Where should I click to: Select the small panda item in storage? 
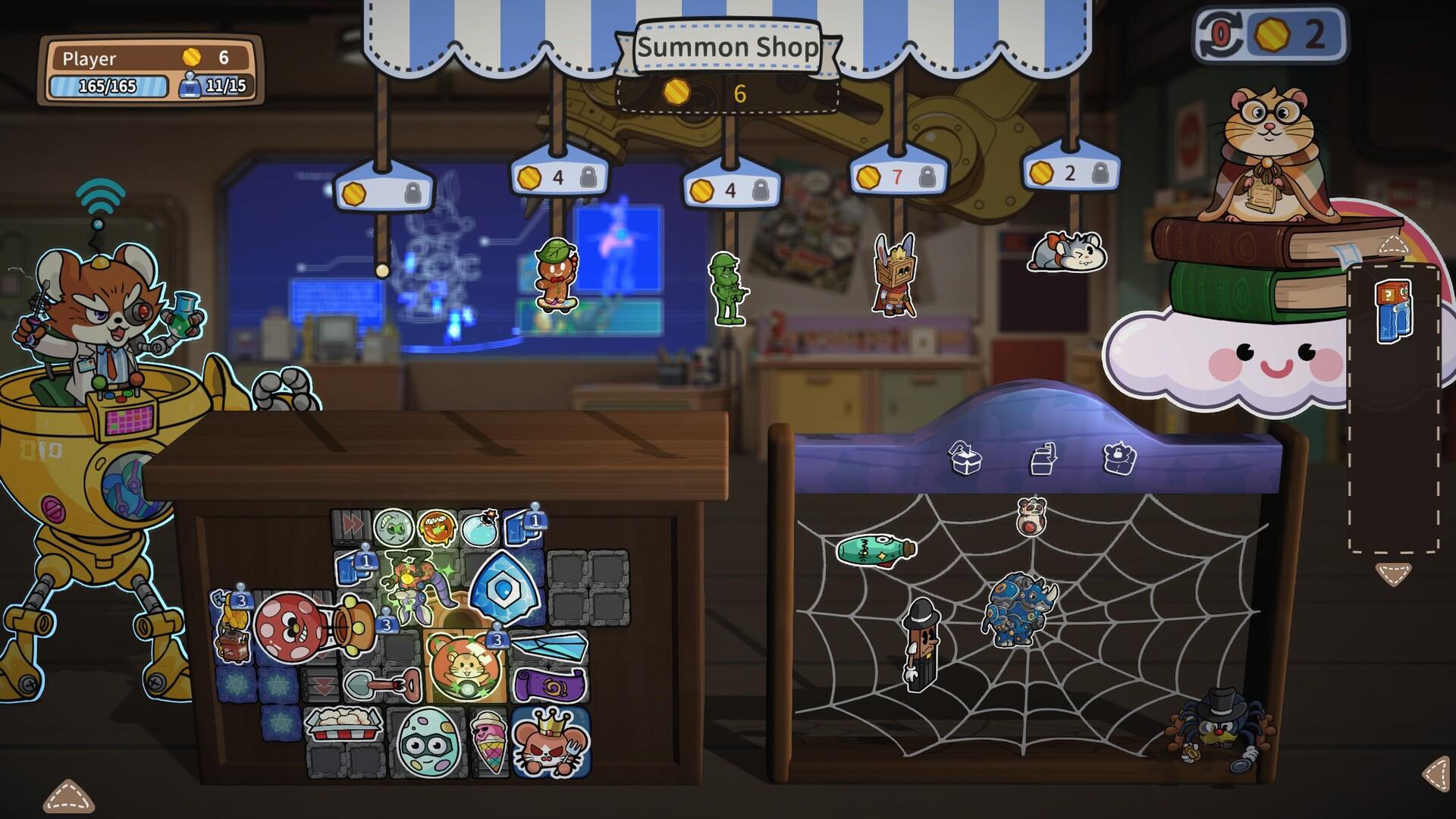[1031, 516]
